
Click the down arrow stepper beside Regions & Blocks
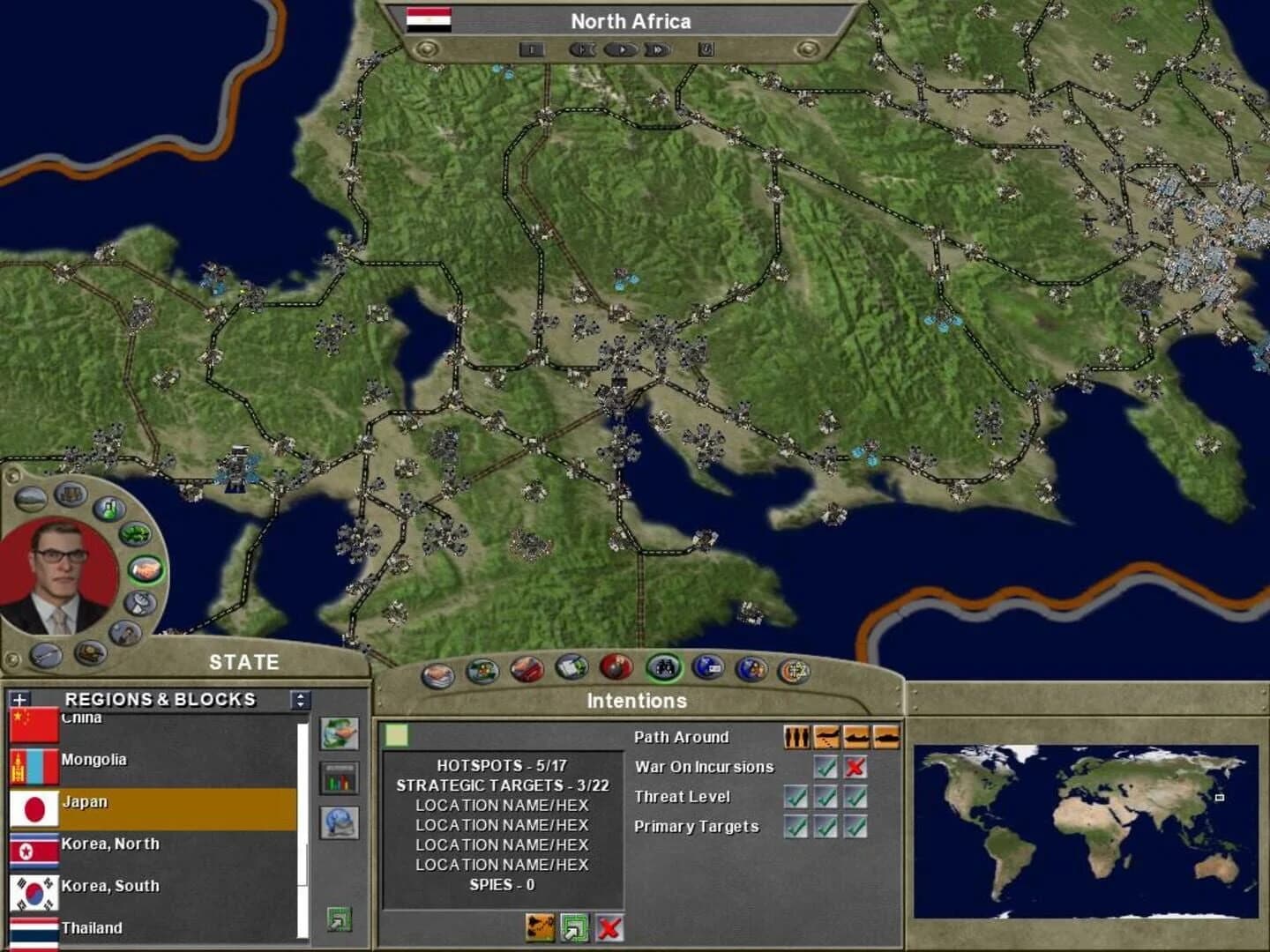[x=301, y=706]
